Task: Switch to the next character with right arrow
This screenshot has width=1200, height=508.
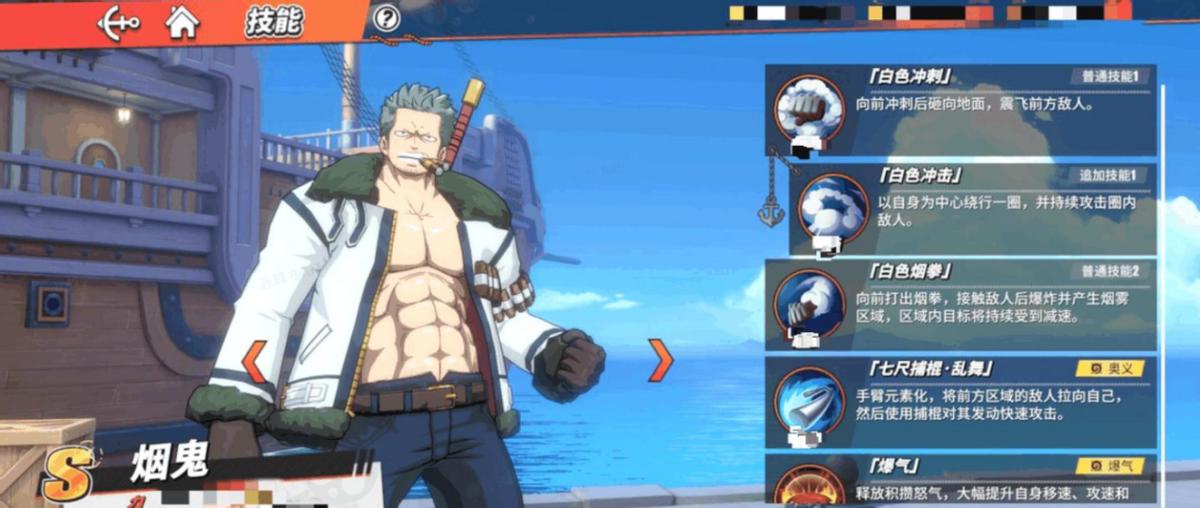Action: click(x=659, y=361)
